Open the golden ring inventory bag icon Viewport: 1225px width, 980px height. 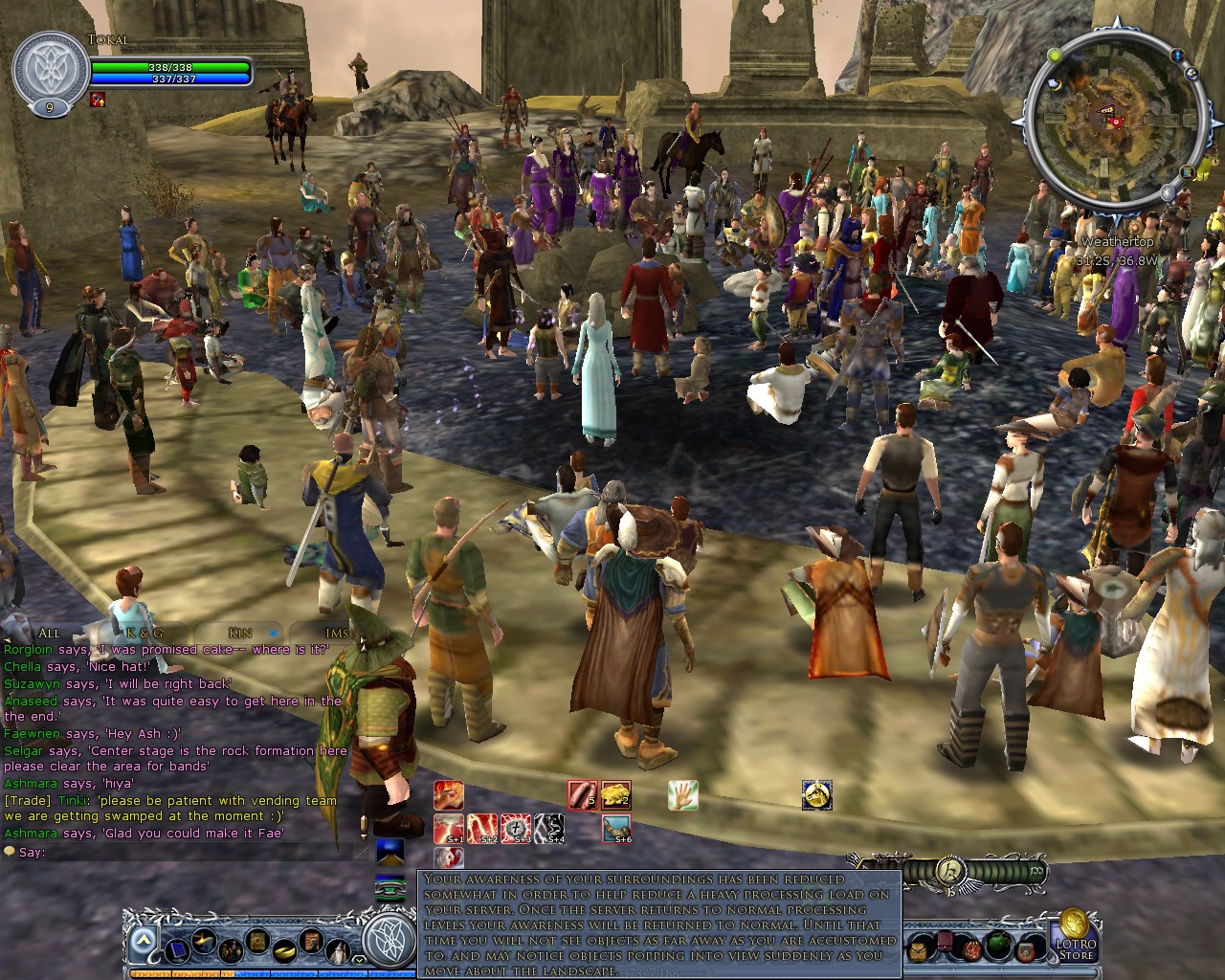click(x=283, y=952)
